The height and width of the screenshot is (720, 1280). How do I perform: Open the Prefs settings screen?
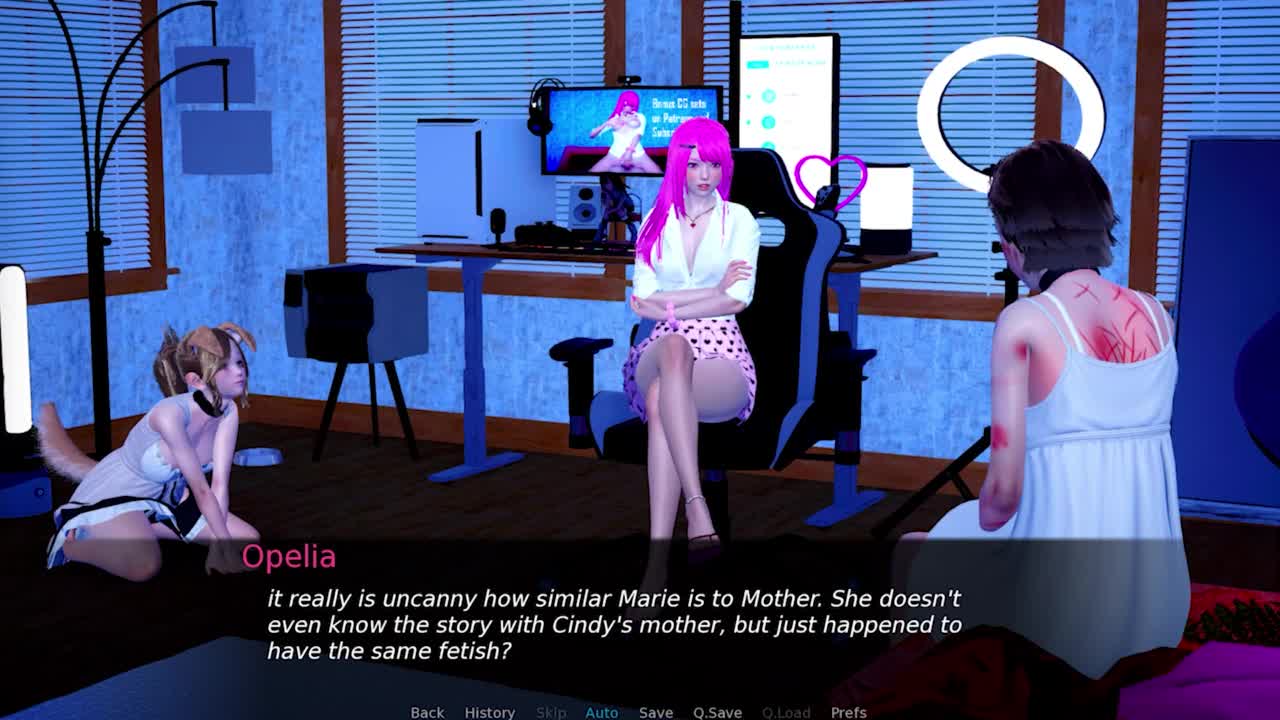click(x=848, y=712)
